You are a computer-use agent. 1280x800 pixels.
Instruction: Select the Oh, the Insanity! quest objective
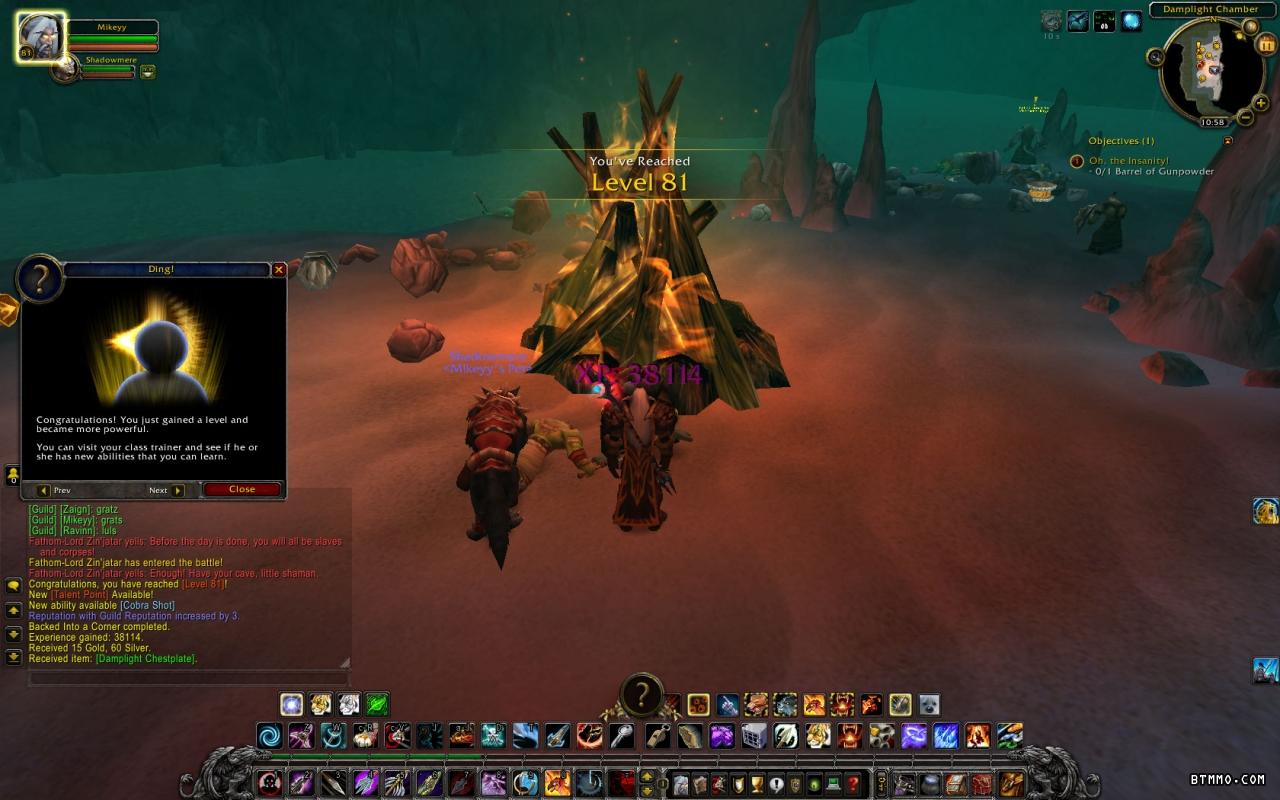pyautogui.click(x=1129, y=161)
